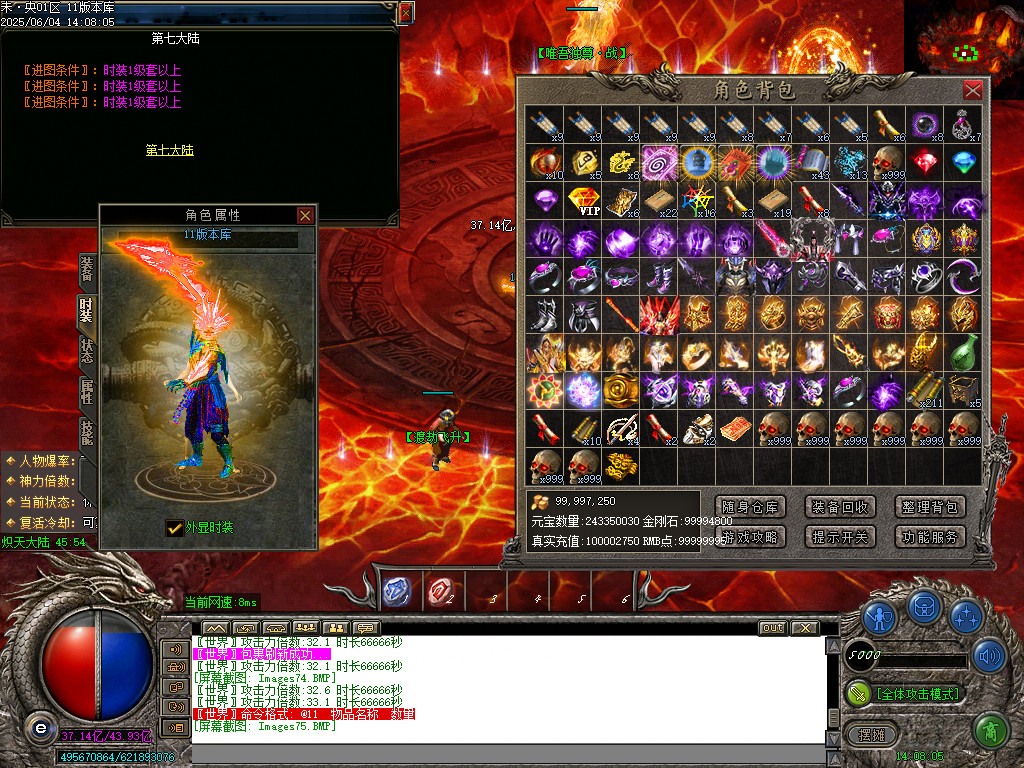
Task: Open the 功能服务 function services menu
Action: coord(929,537)
